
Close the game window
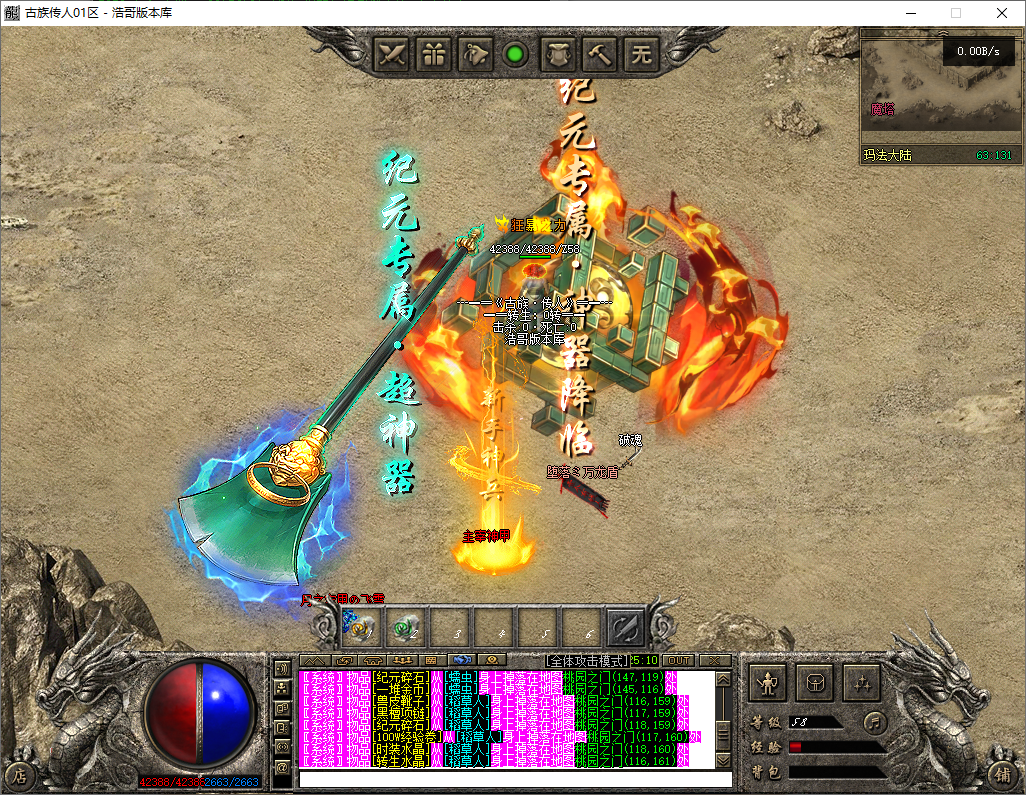1001,13
